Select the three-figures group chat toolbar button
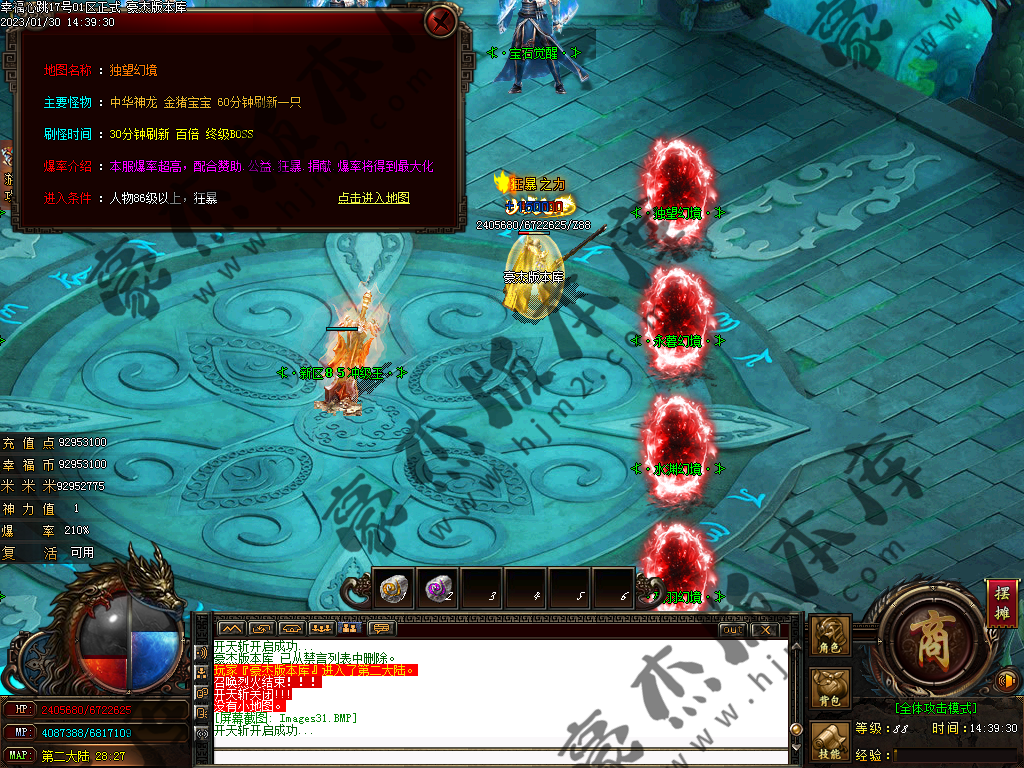1024x768 pixels. [320, 629]
